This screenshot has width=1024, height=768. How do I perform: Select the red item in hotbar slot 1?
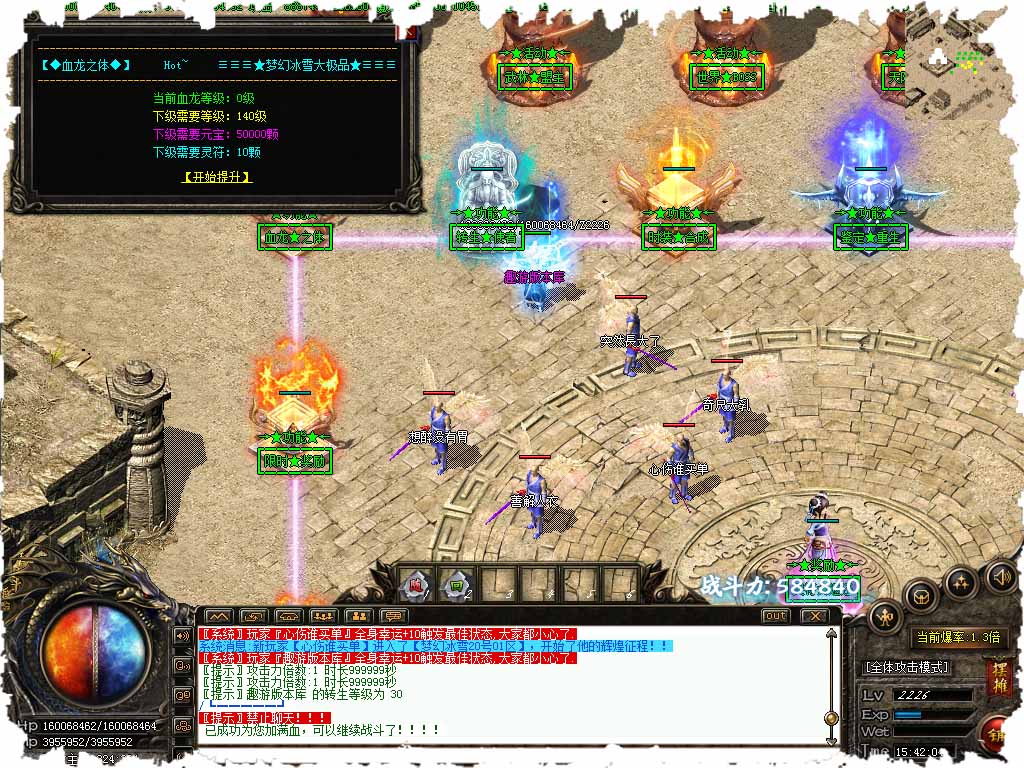point(417,583)
